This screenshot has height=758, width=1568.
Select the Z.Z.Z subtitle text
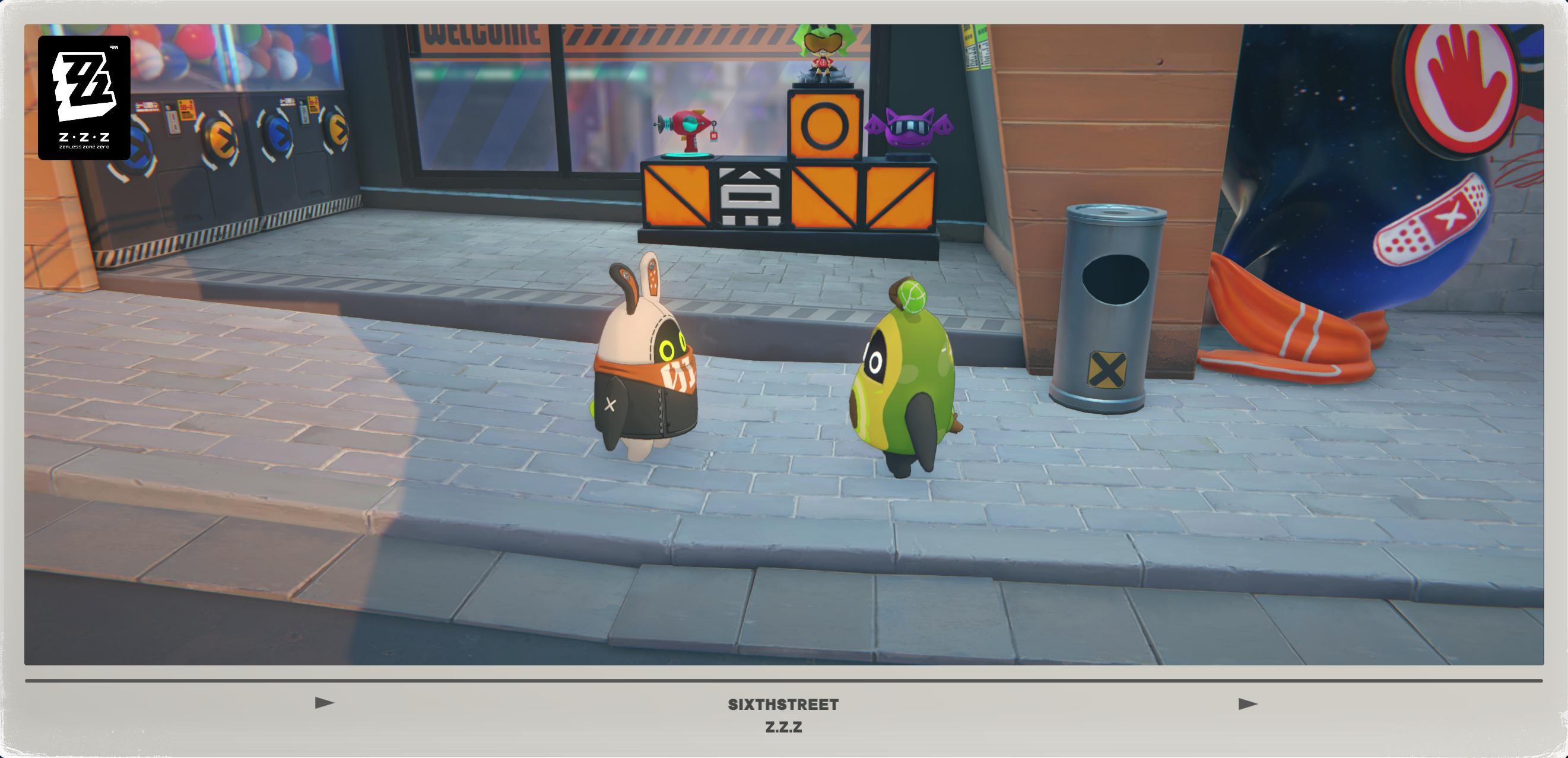pos(784,727)
